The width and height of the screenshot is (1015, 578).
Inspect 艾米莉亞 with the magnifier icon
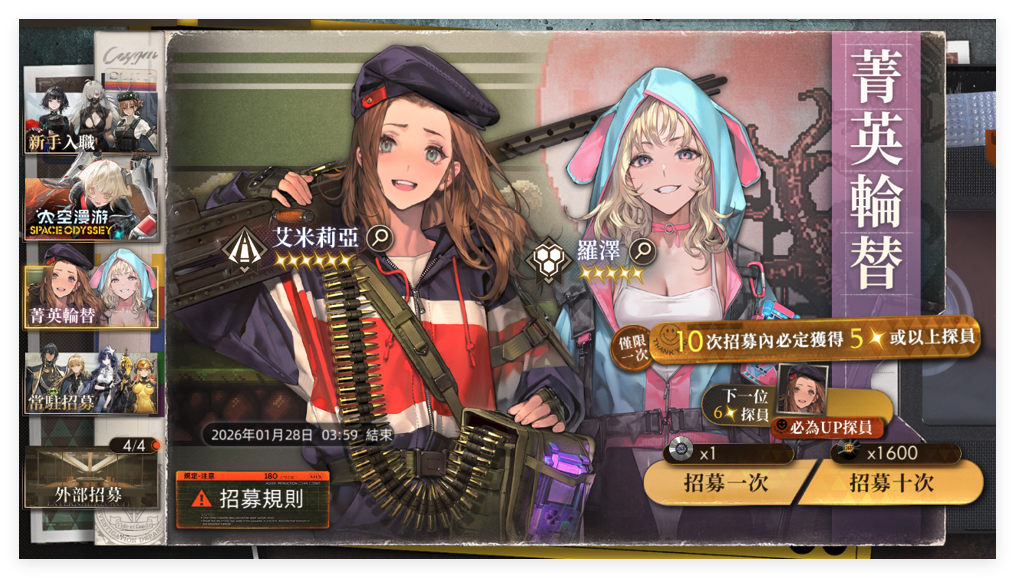click(379, 237)
